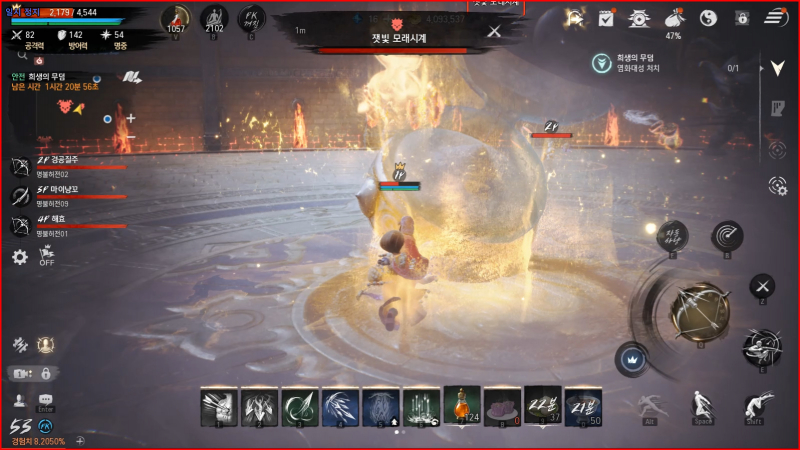Select party member 해효
The image size is (800, 450).
(x=70, y=225)
